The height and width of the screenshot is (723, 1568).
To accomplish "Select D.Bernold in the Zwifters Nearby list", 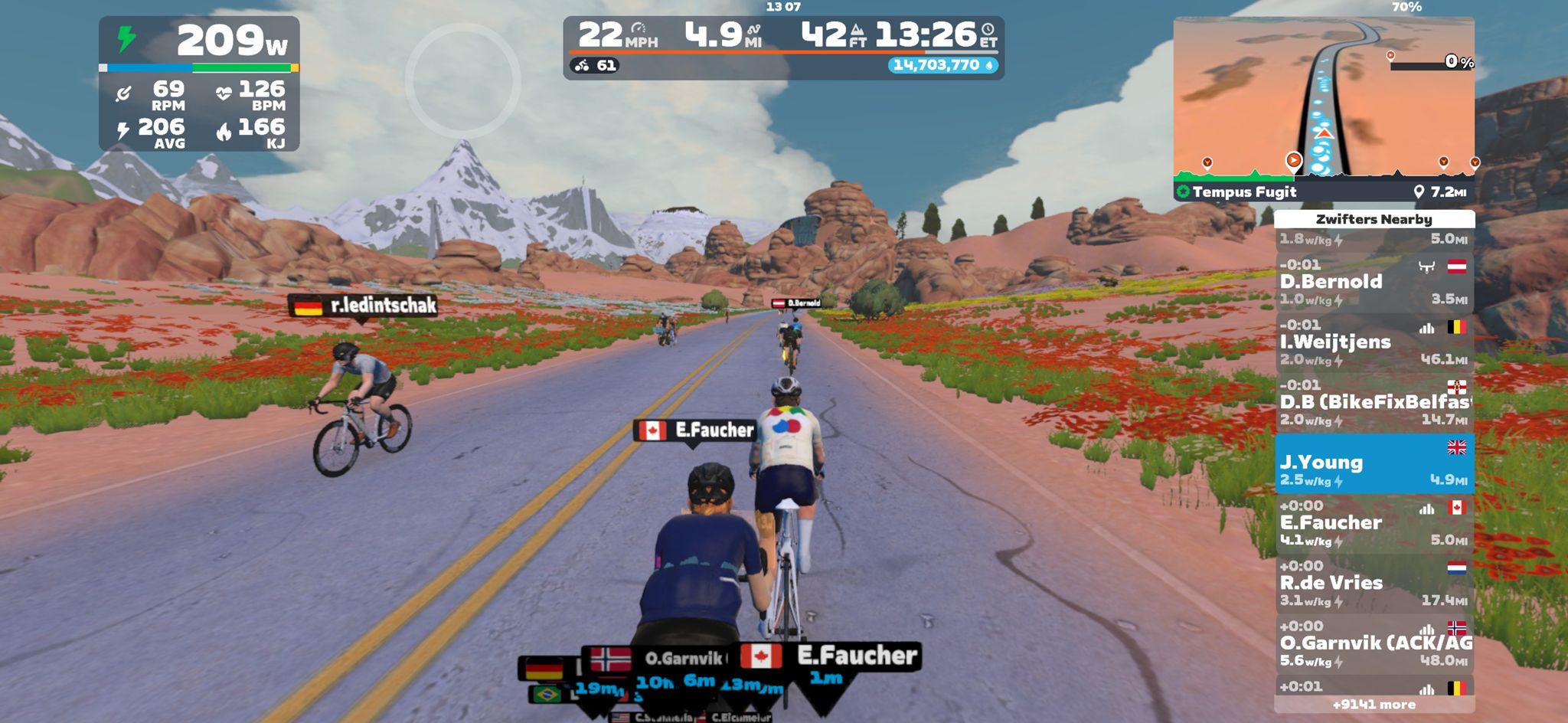I will [x=1374, y=282].
